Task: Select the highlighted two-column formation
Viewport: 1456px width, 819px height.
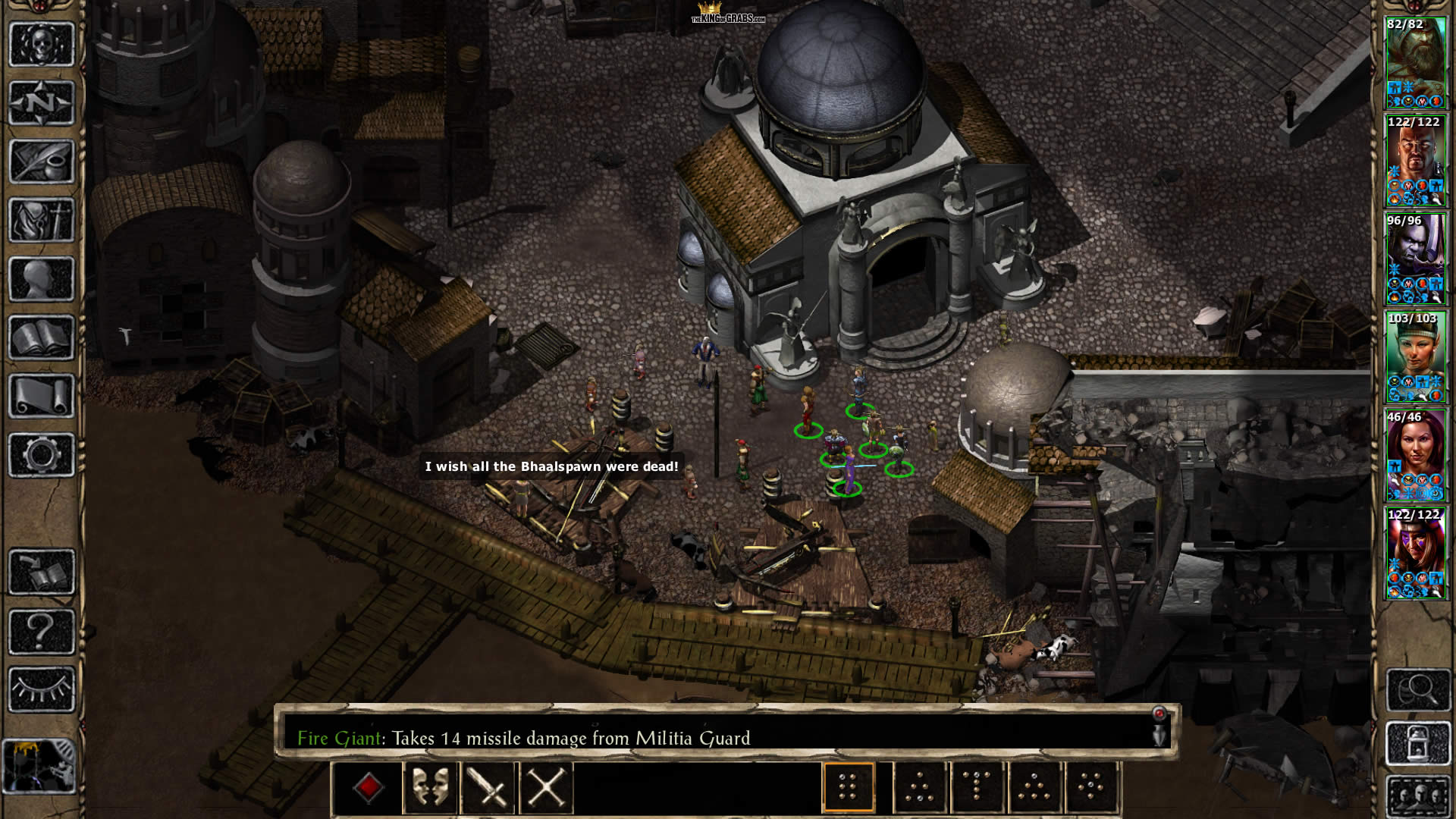Action: [848, 788]
